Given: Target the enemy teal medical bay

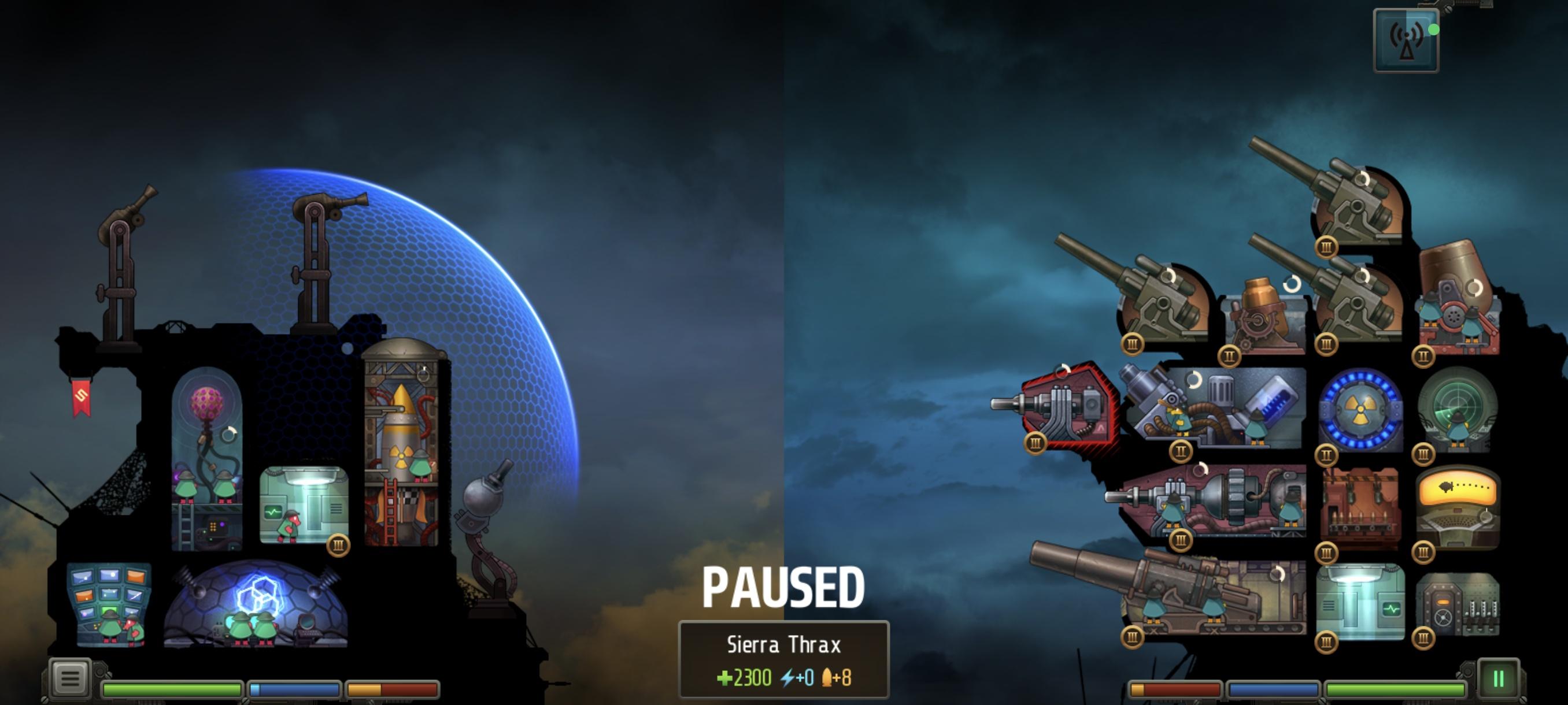Looking at the screenshot, I should click(x=1360, y=602).
